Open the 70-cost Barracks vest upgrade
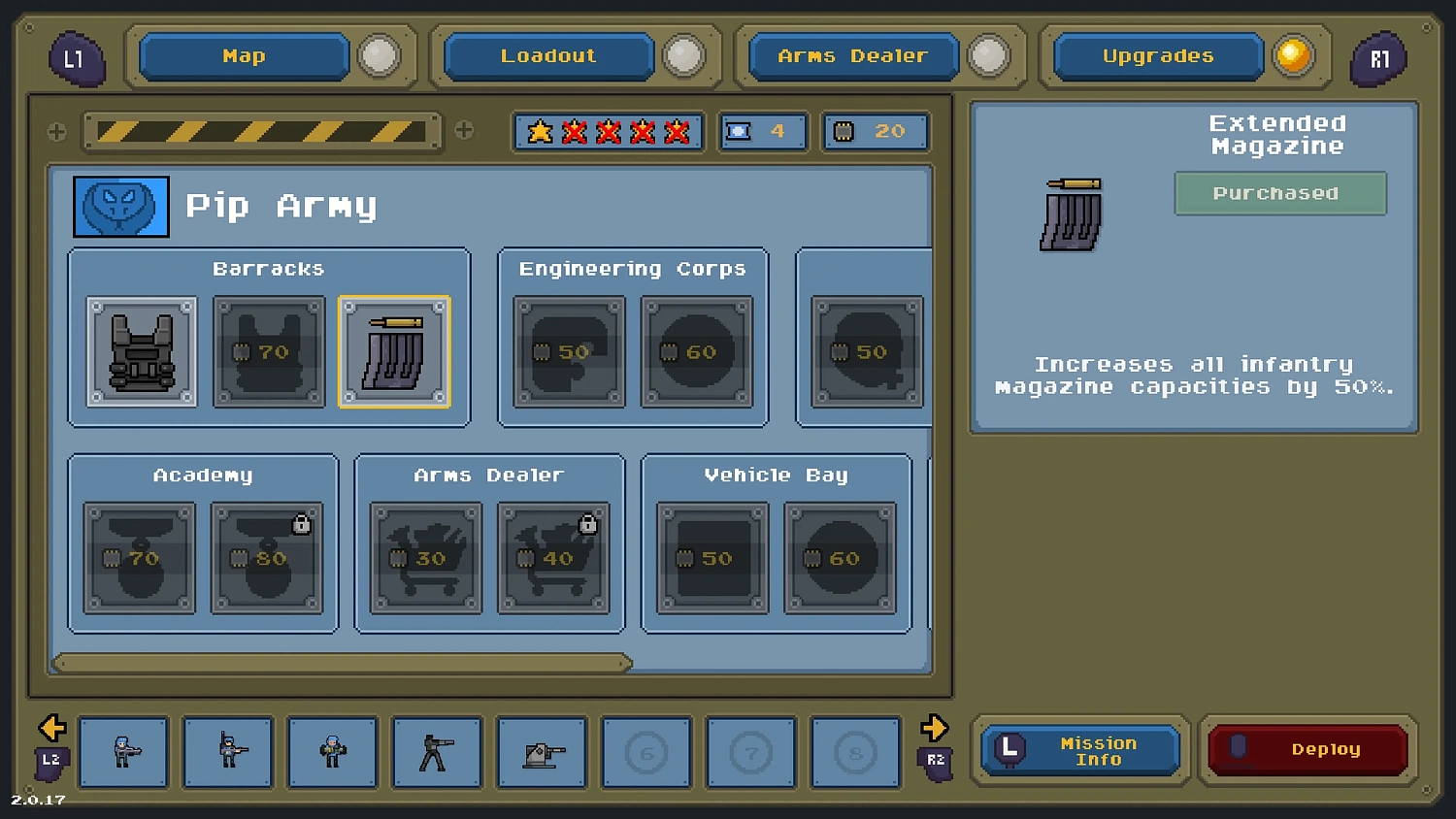Screen dimensions: 1456x819 tap(268, 352)
